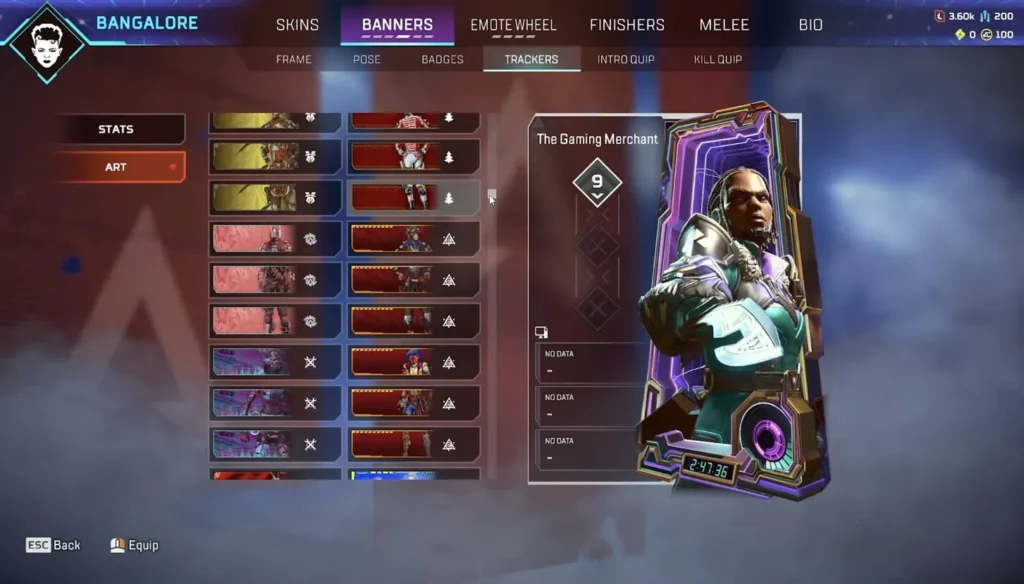1024x584 pixels.
Task: Open the Kill Quip sub-tab
Action: 718,60
